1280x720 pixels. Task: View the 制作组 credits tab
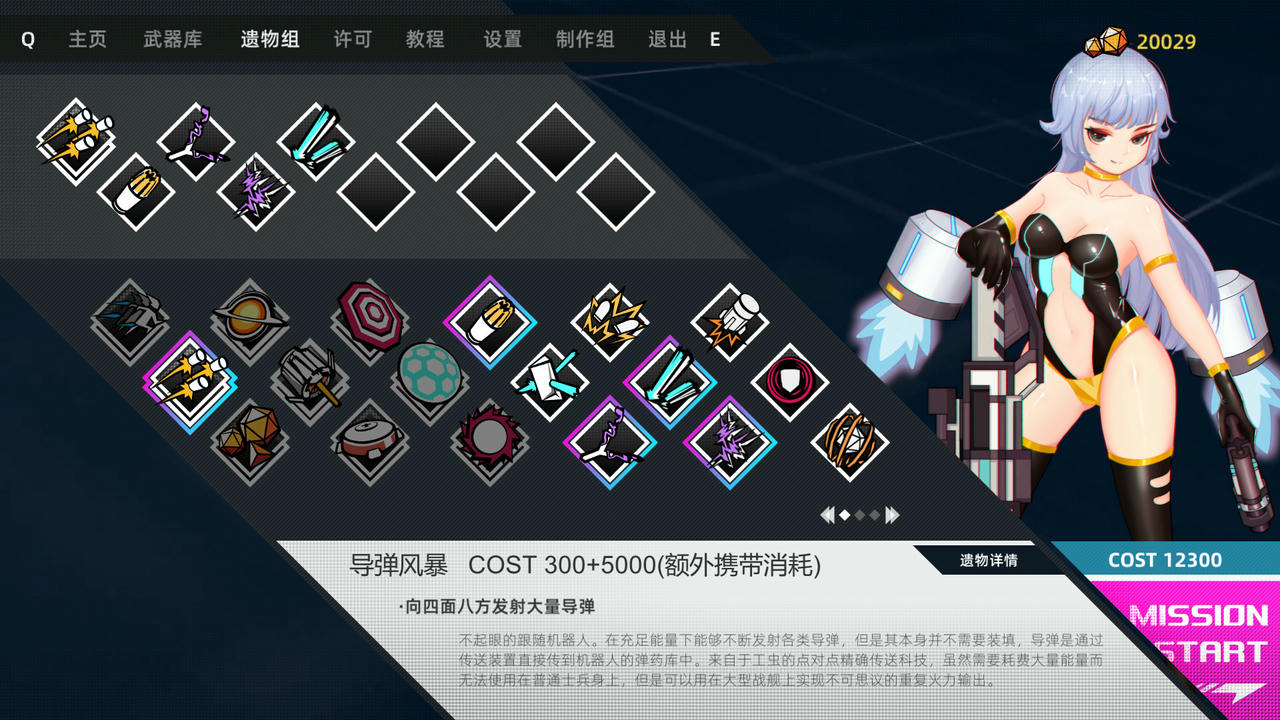click(x=585, y=40)
